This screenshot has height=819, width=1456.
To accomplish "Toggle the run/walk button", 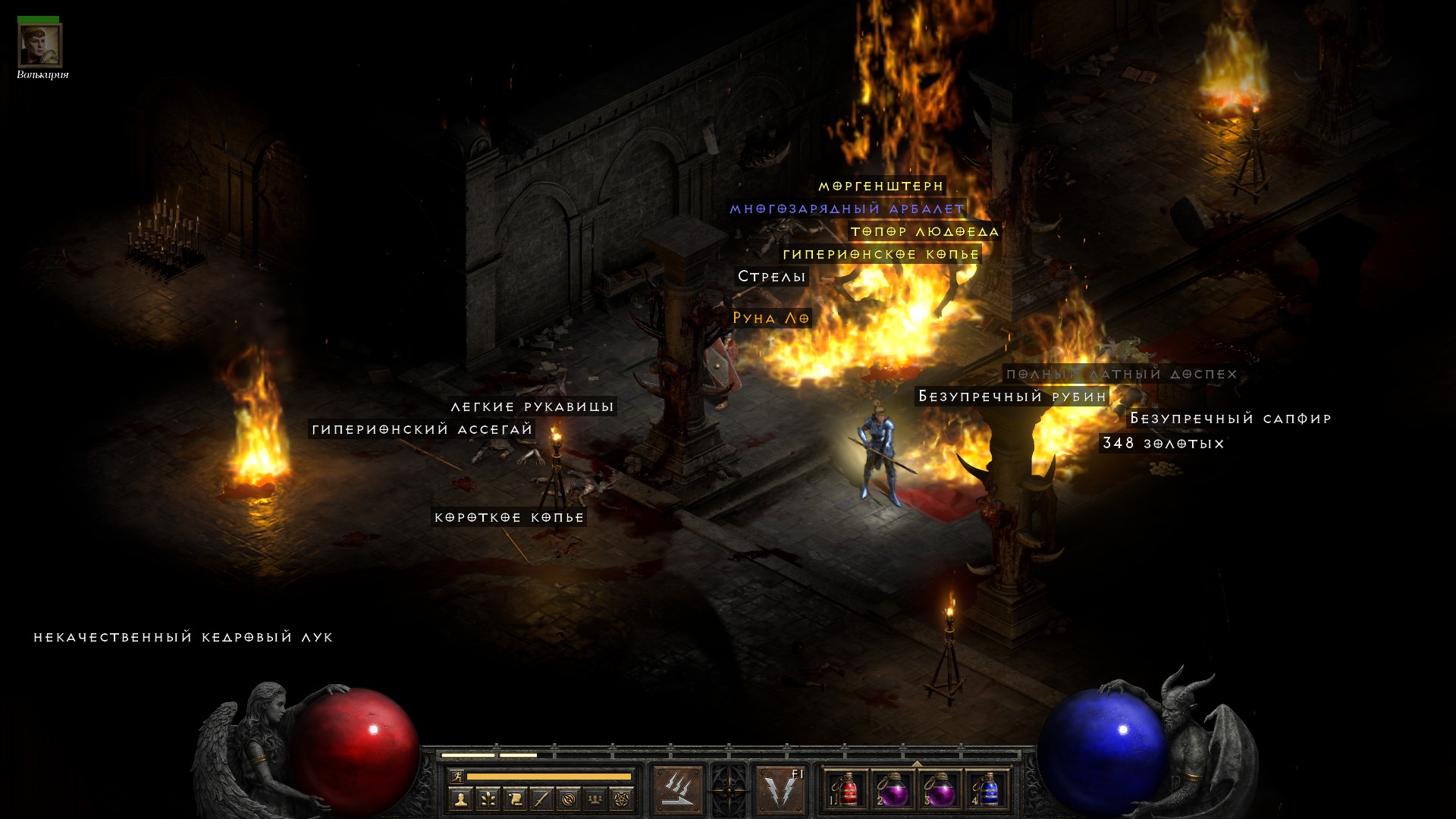I will pos(456,776).
